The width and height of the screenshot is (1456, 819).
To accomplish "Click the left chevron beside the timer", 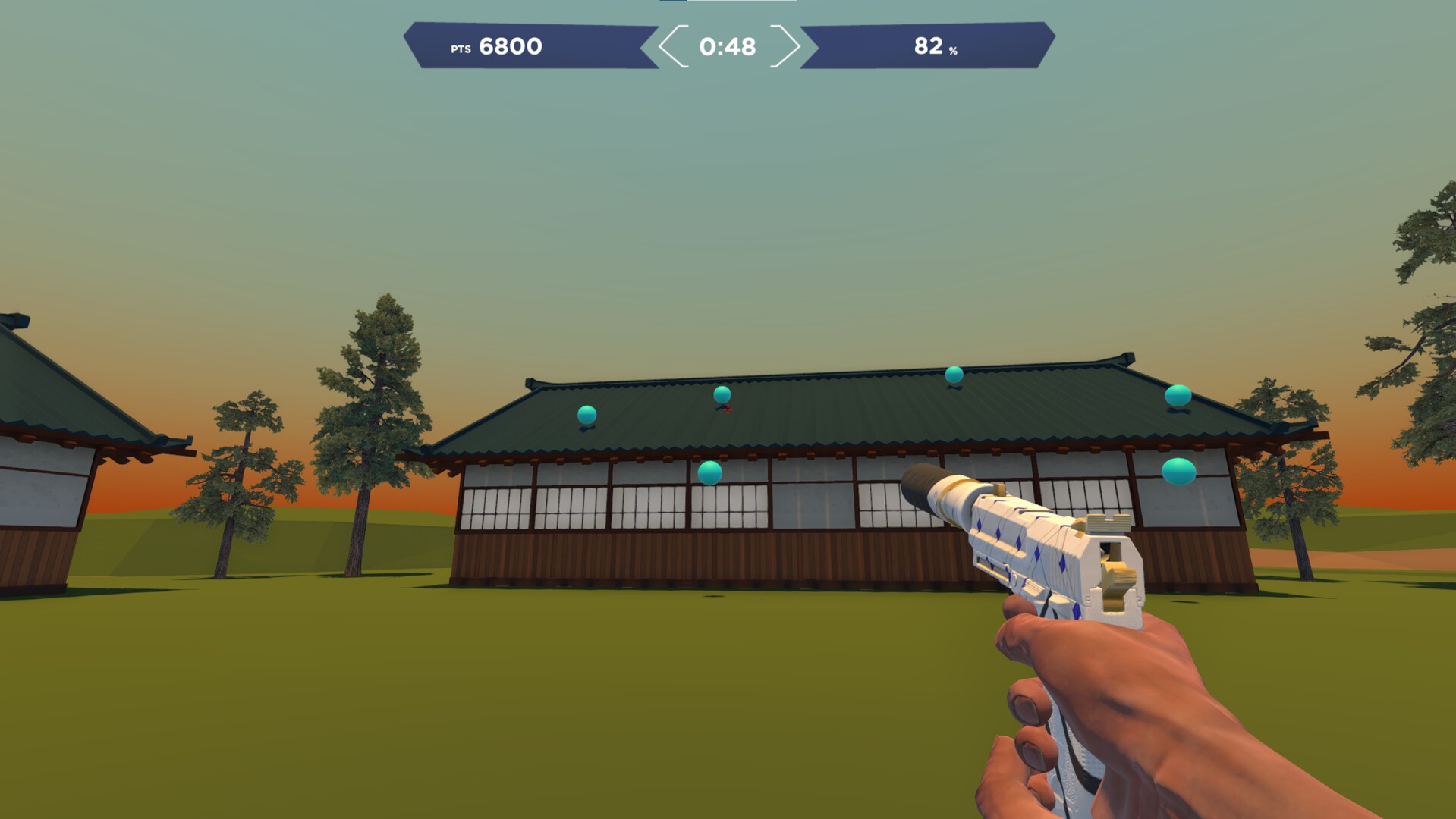I will pyautogui.click(x=671, y=47).
